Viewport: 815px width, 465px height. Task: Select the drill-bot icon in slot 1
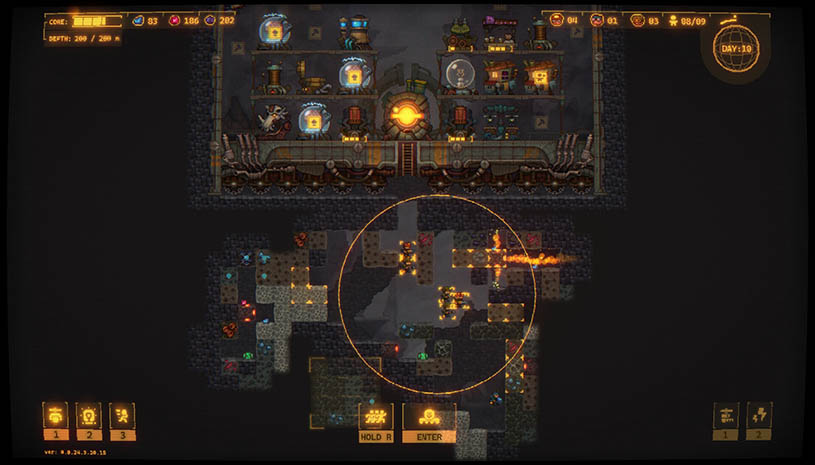[x=55, y=415]
